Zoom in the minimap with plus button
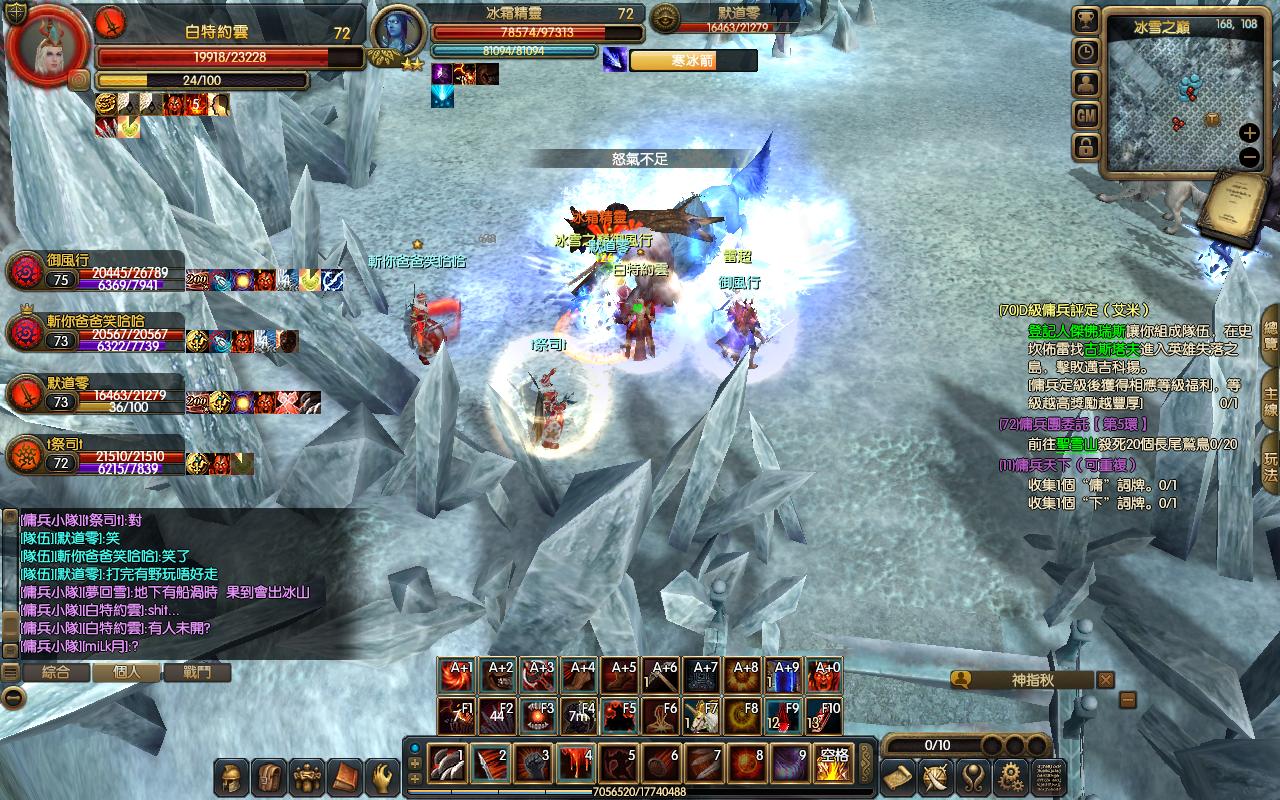1280x800 pixels. (x=1249, y=133)
